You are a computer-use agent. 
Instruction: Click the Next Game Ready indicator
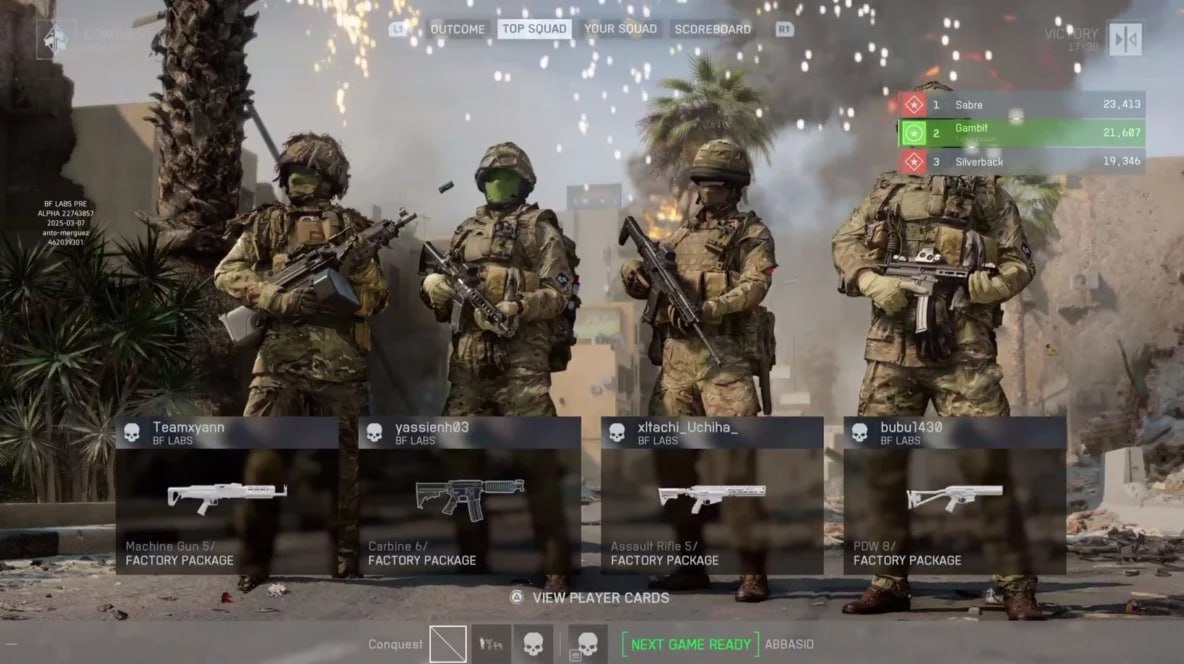pos(689,644)
